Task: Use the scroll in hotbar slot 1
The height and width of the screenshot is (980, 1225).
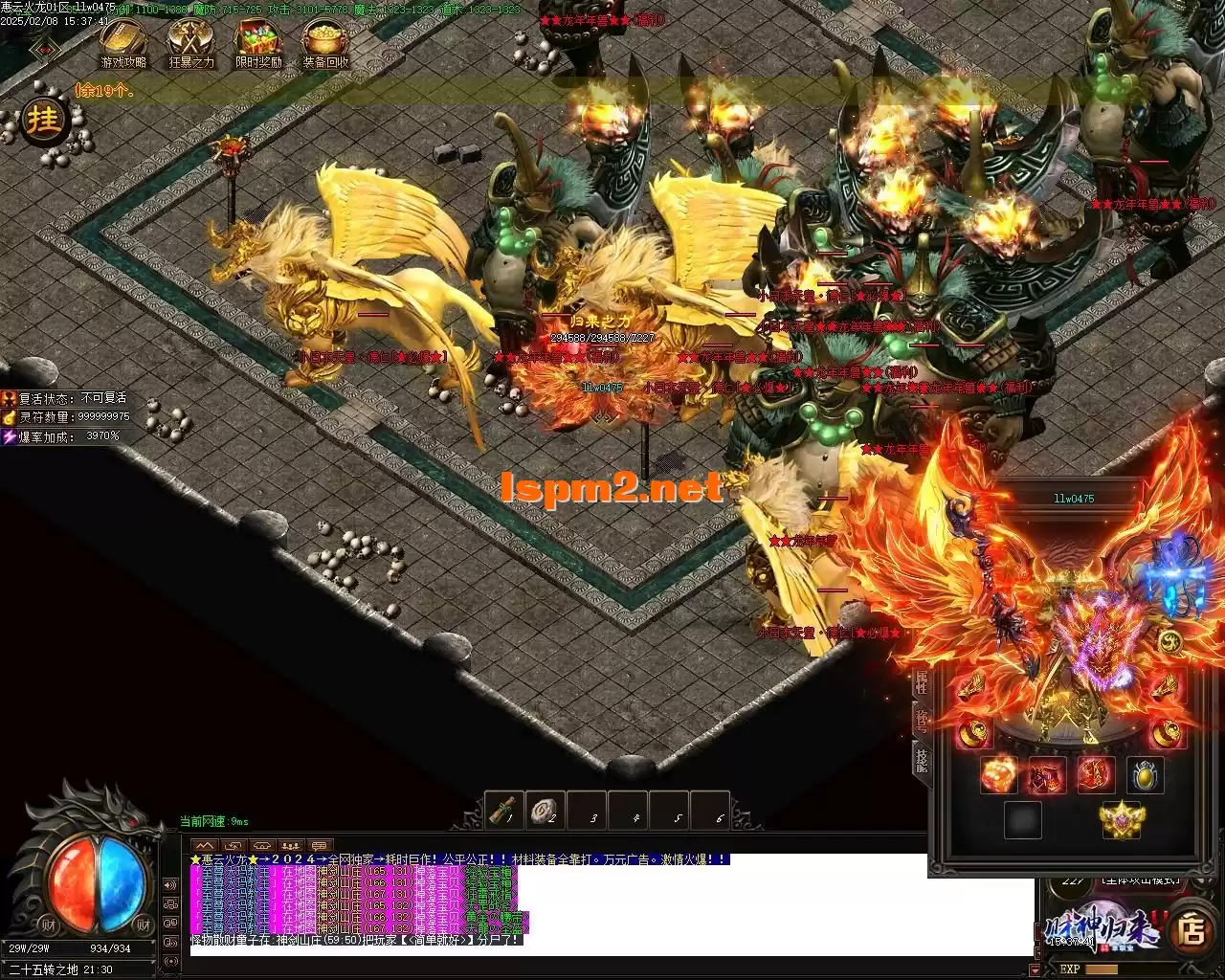Action: tap(504, 811)
